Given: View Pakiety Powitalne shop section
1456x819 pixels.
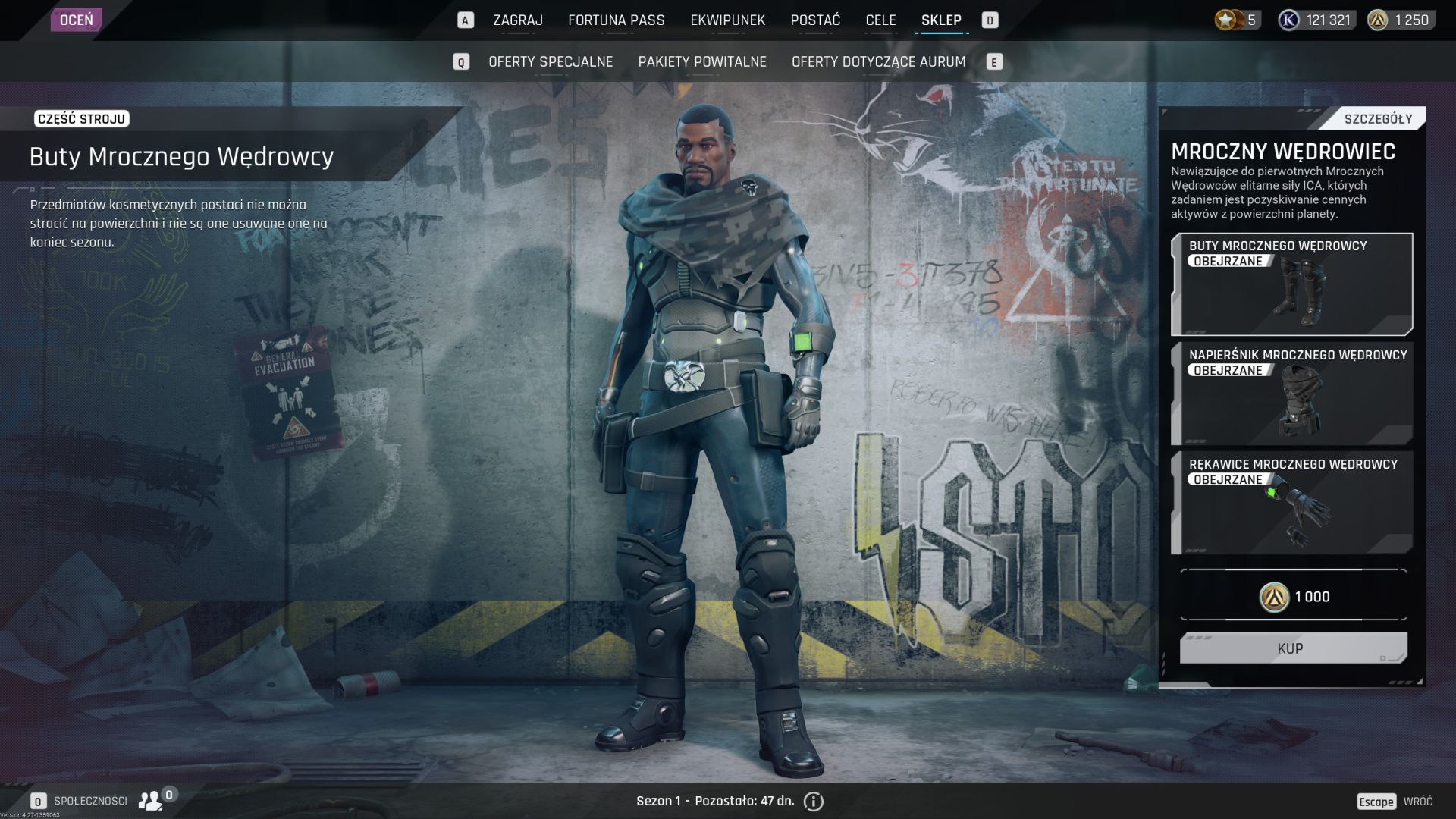Looking at the screenshot, I should [x=702, y=62].
